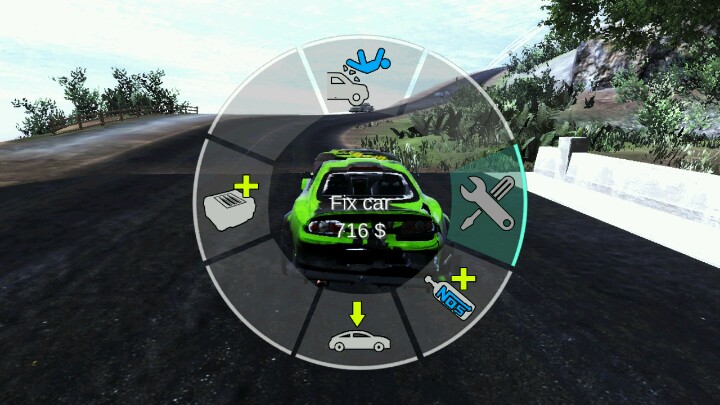Choose the person leaving car option
The height and width of the screenshot is (405, 720).
click(357, 78)
